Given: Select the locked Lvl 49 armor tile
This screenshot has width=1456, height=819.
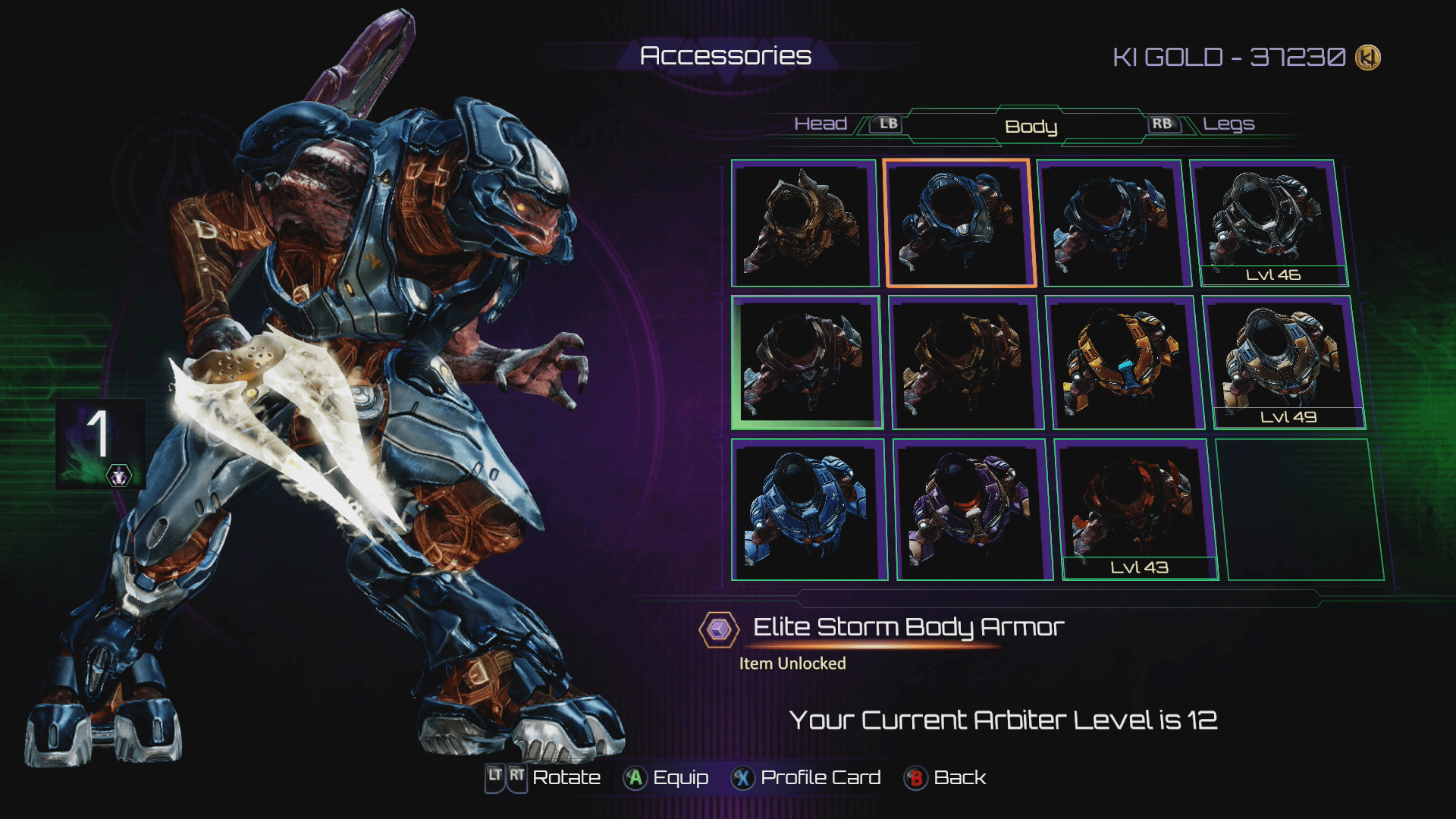Looking at the screenshot, I should point(1284,362).
